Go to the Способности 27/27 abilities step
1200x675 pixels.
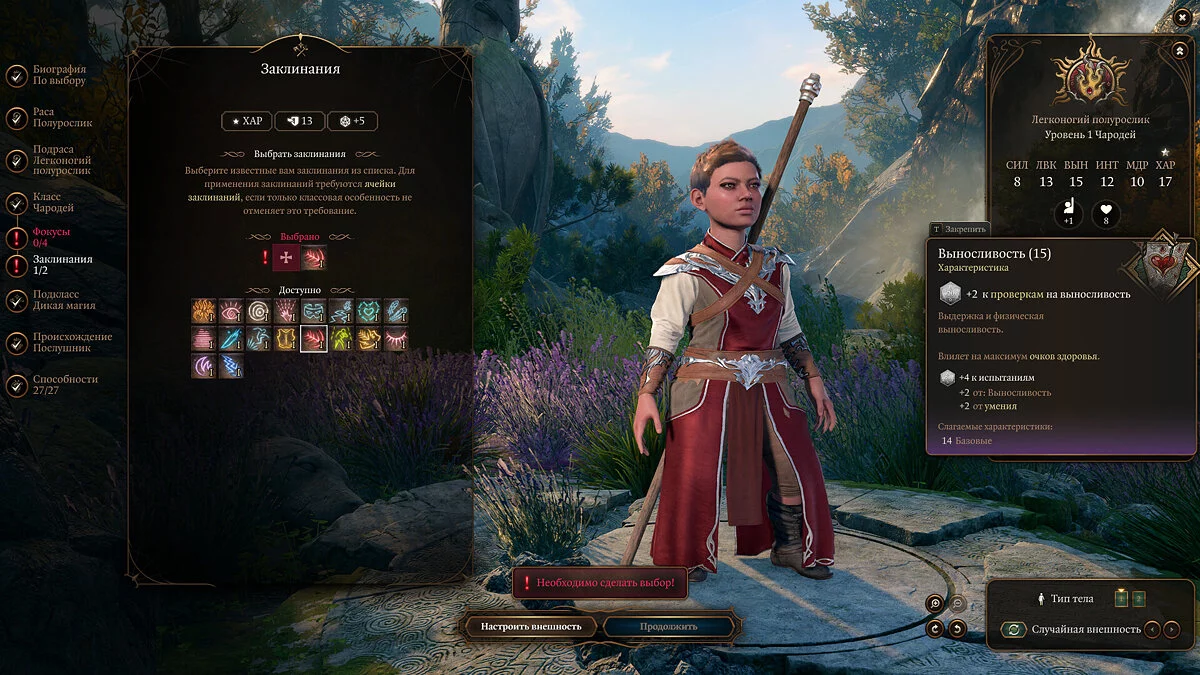[65, 385]
